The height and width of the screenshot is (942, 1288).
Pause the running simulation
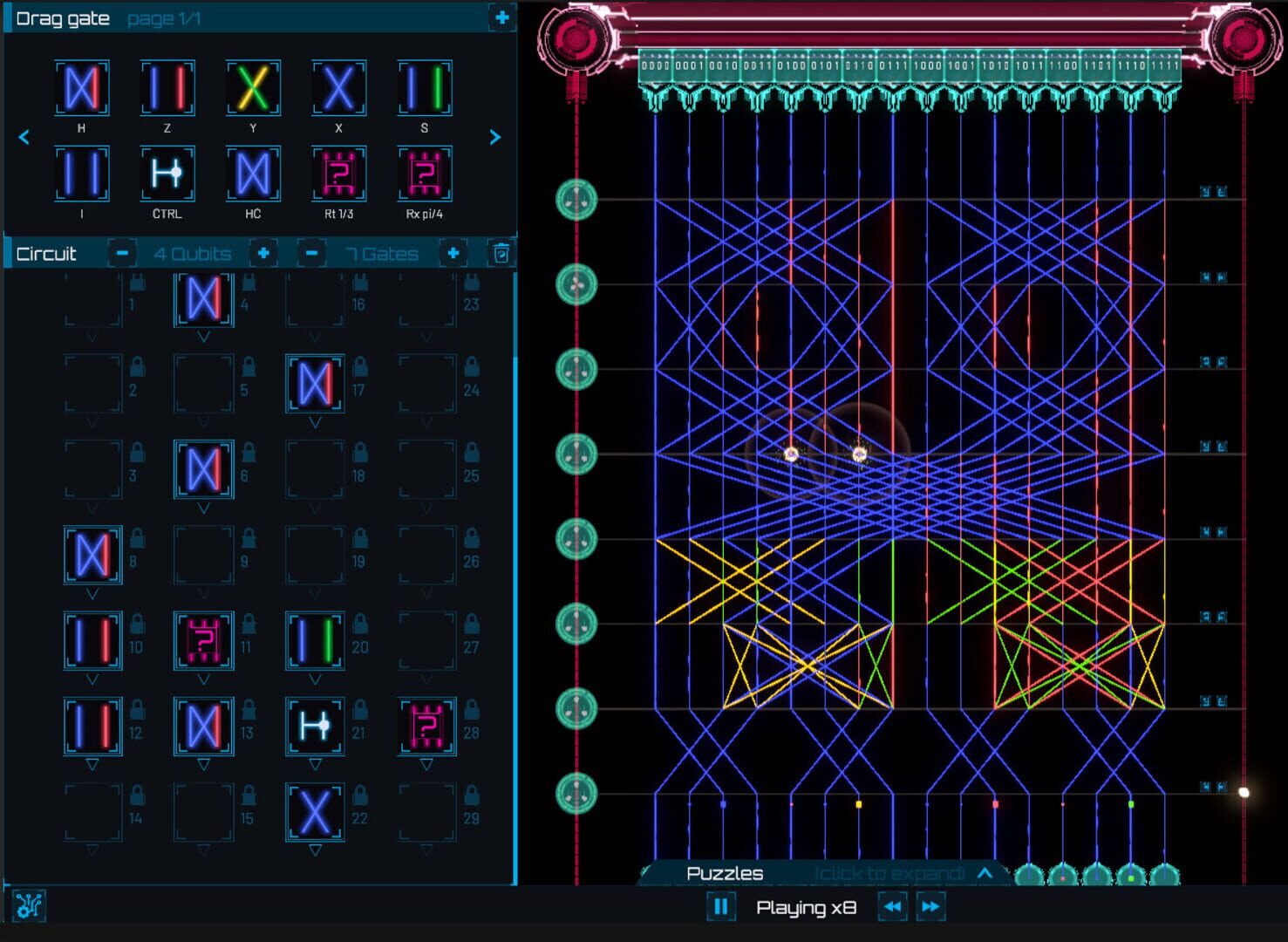click(x=721, y=907)
